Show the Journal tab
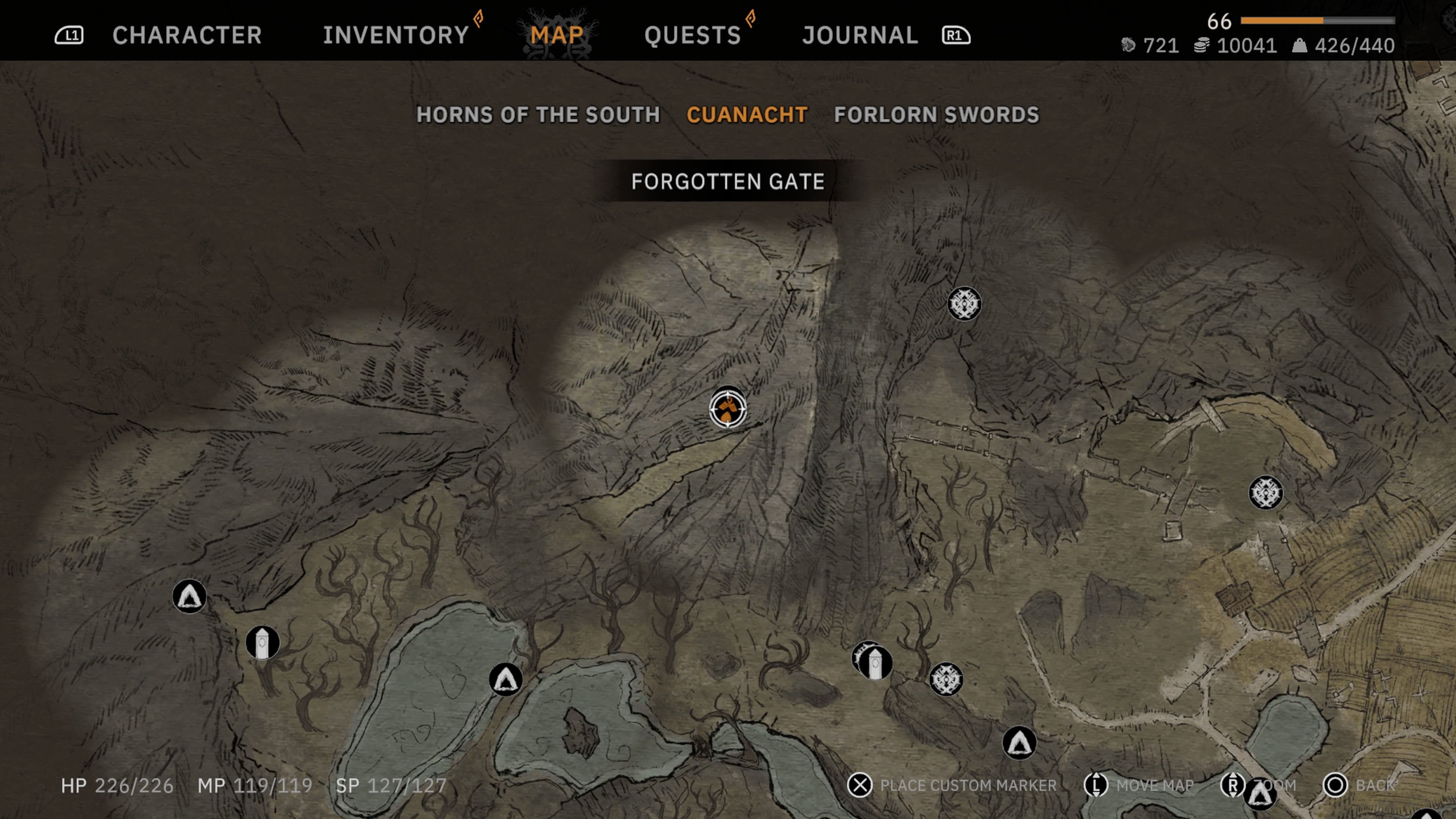This screenshot has height=819, width=1456. click(x=860, y=35)
